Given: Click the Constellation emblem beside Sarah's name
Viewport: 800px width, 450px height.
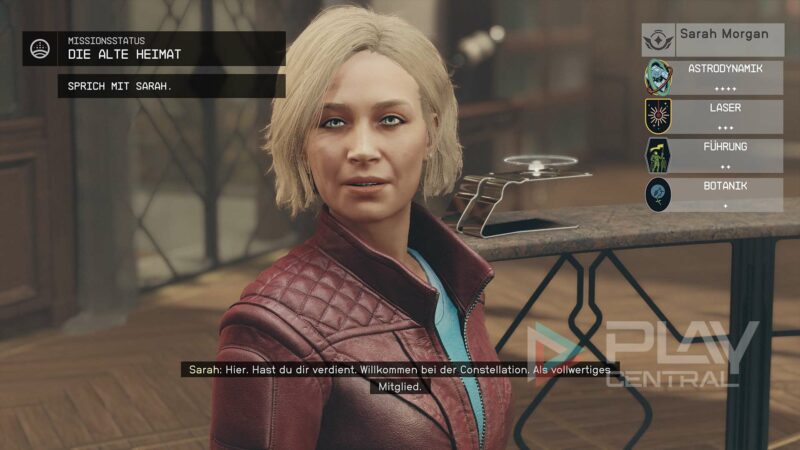Looking at the screenshot, I should [x=658, y=40].
